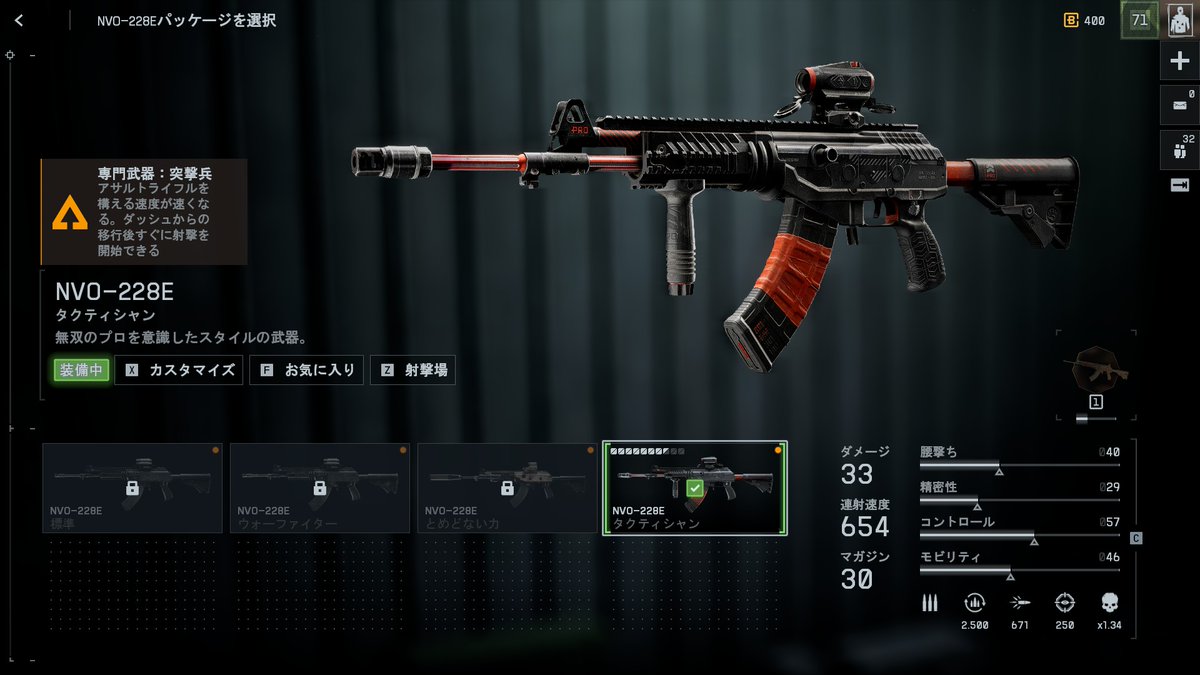1200x675 pixels.
Task: Select the equipped タクティシャン package tile
Action: (695, 488)
